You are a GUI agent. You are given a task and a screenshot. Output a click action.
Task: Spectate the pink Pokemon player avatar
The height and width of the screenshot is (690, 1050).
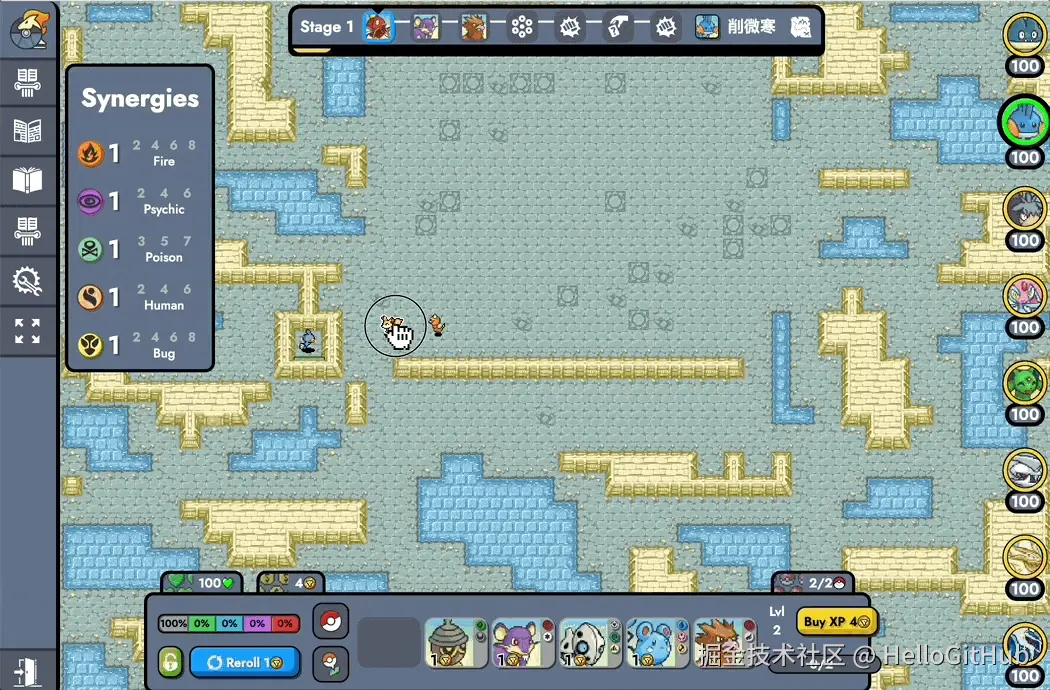pyautogui.click(x=1024, y=296)
